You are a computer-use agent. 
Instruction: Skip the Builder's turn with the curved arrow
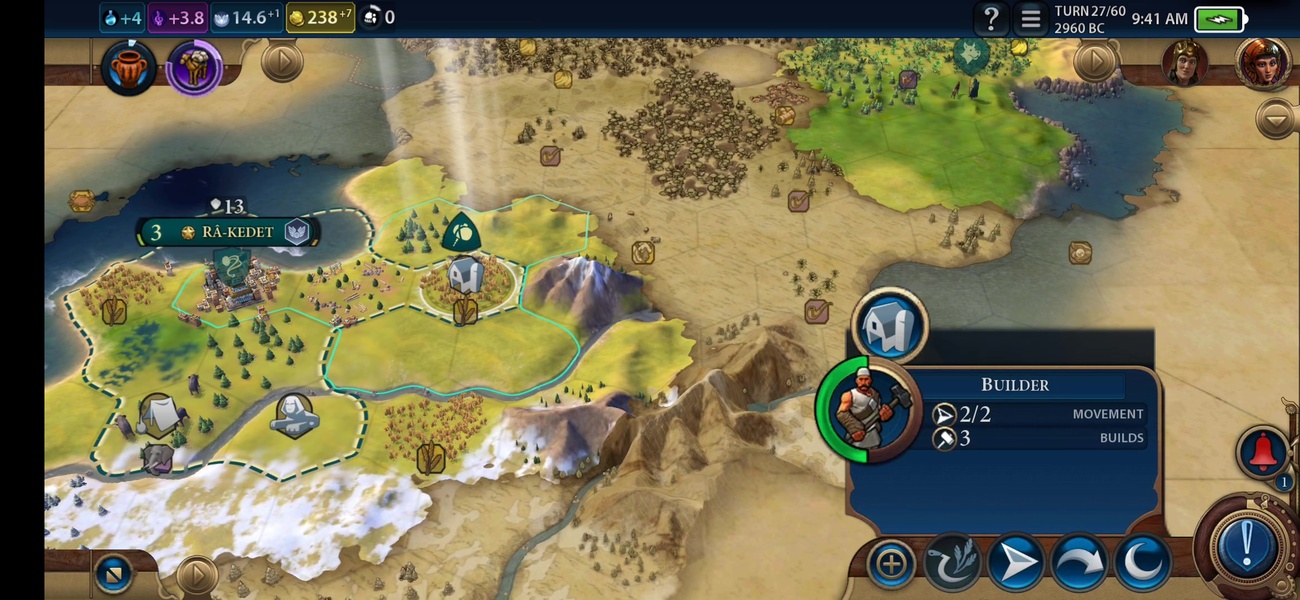tap(1078, 564)
